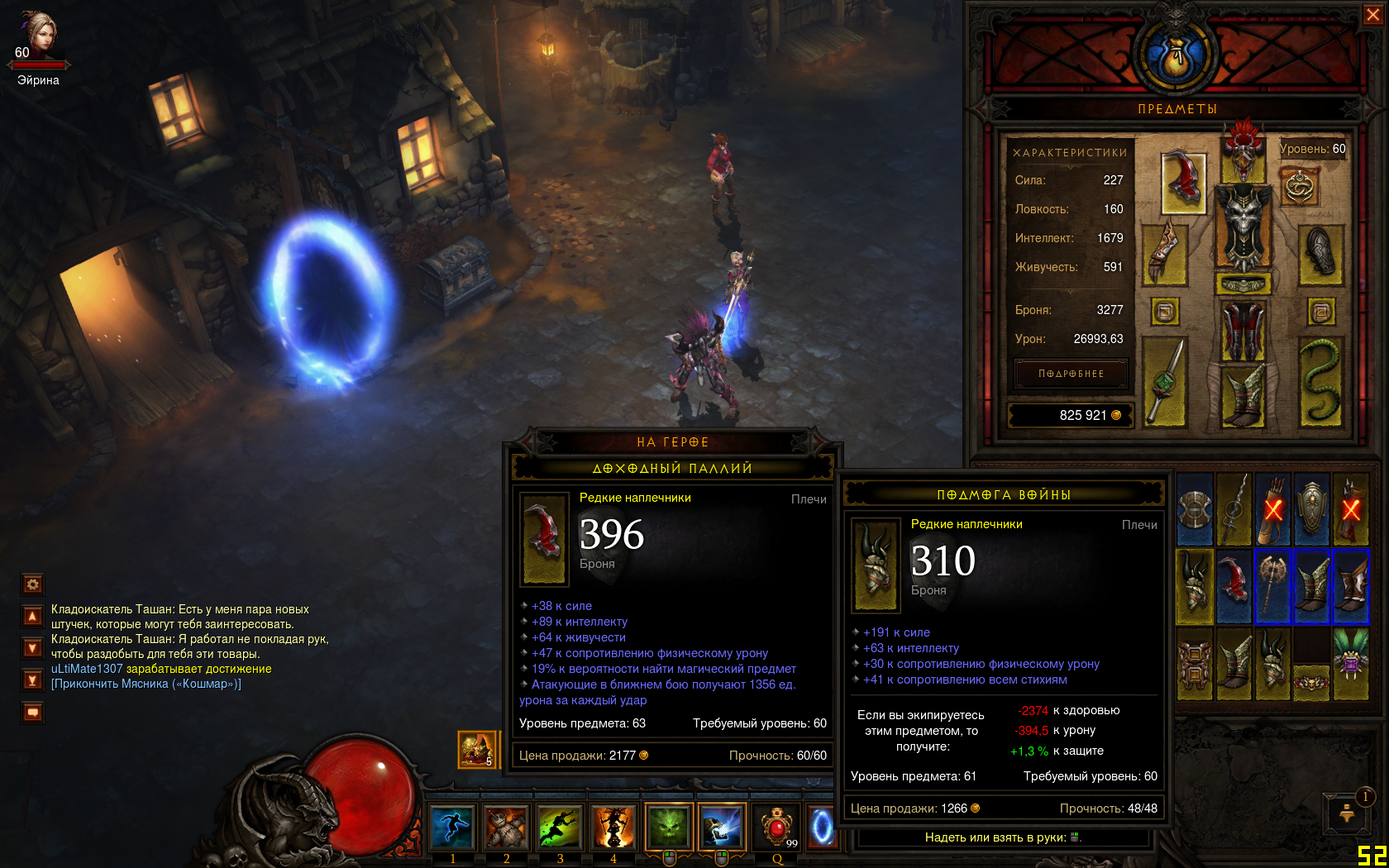Activate the Spirit Walk skill in slot 1
The image size is (1389, 868).
(452, 827)
